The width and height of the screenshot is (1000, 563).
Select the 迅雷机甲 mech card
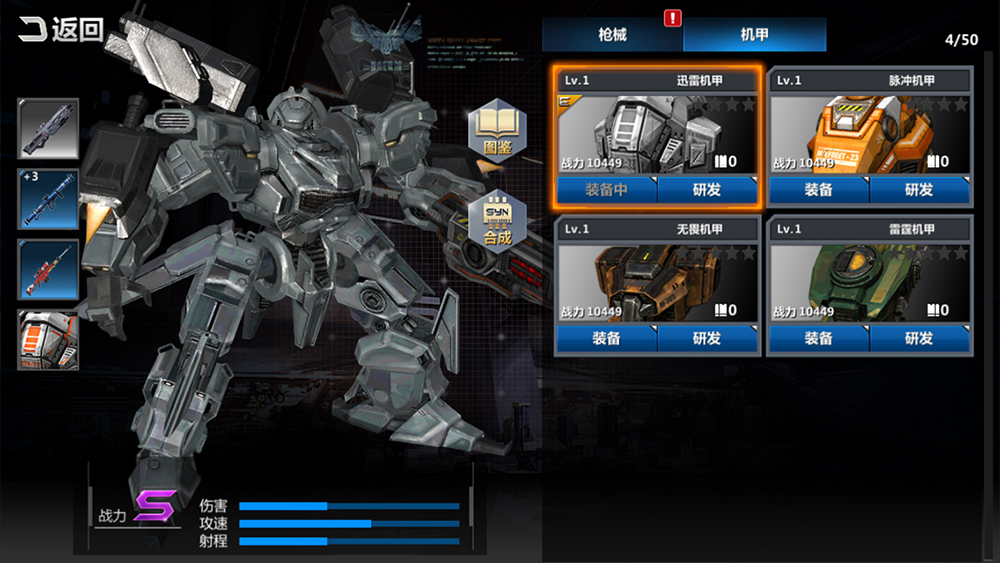point(658,134)
